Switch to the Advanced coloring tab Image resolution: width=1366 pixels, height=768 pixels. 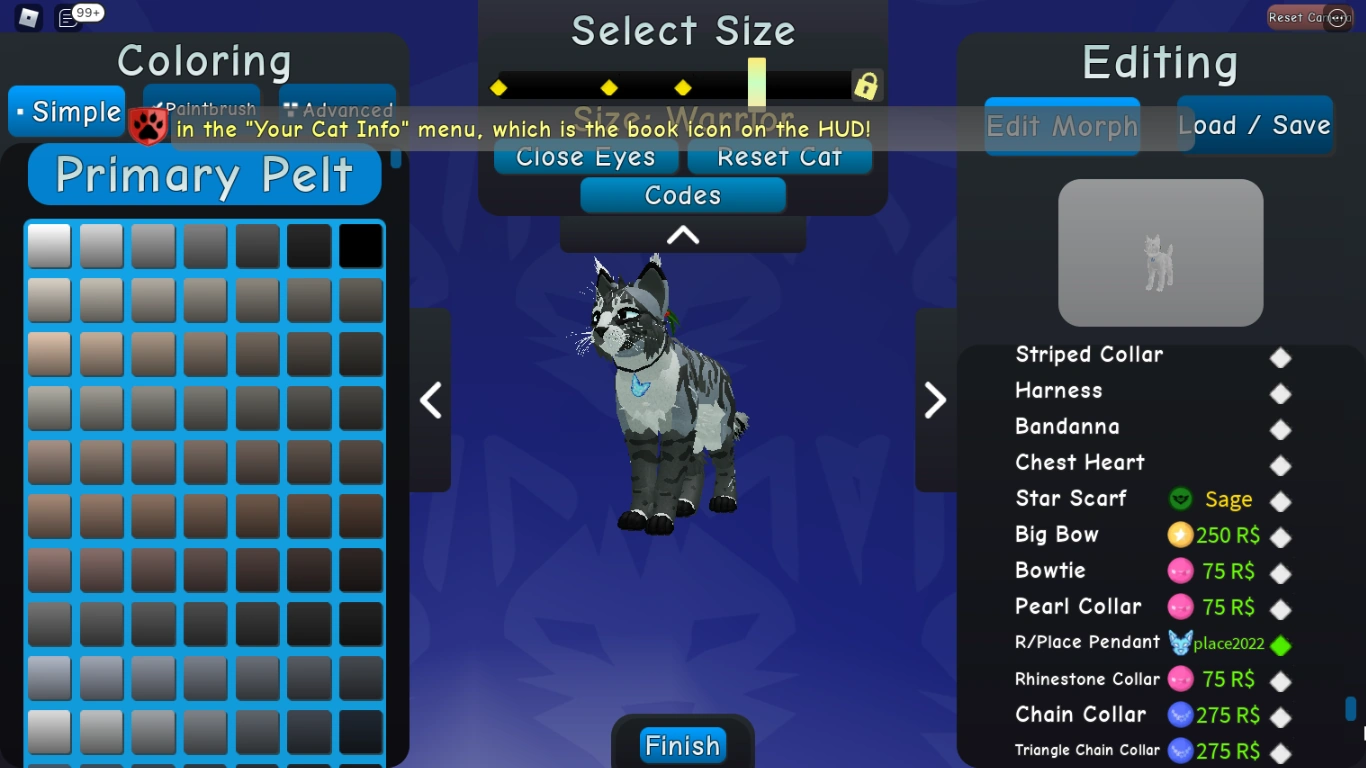(337, 107)
